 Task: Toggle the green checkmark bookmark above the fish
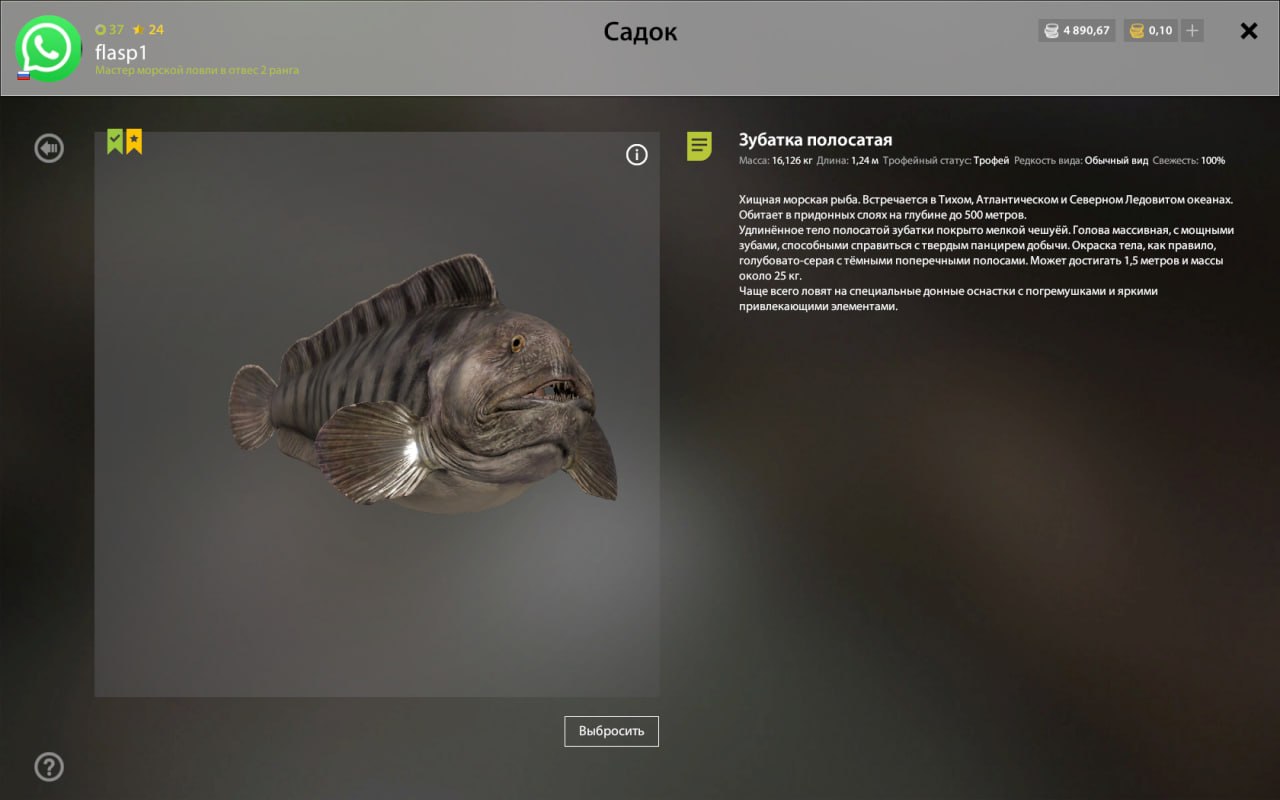(113, 141)
